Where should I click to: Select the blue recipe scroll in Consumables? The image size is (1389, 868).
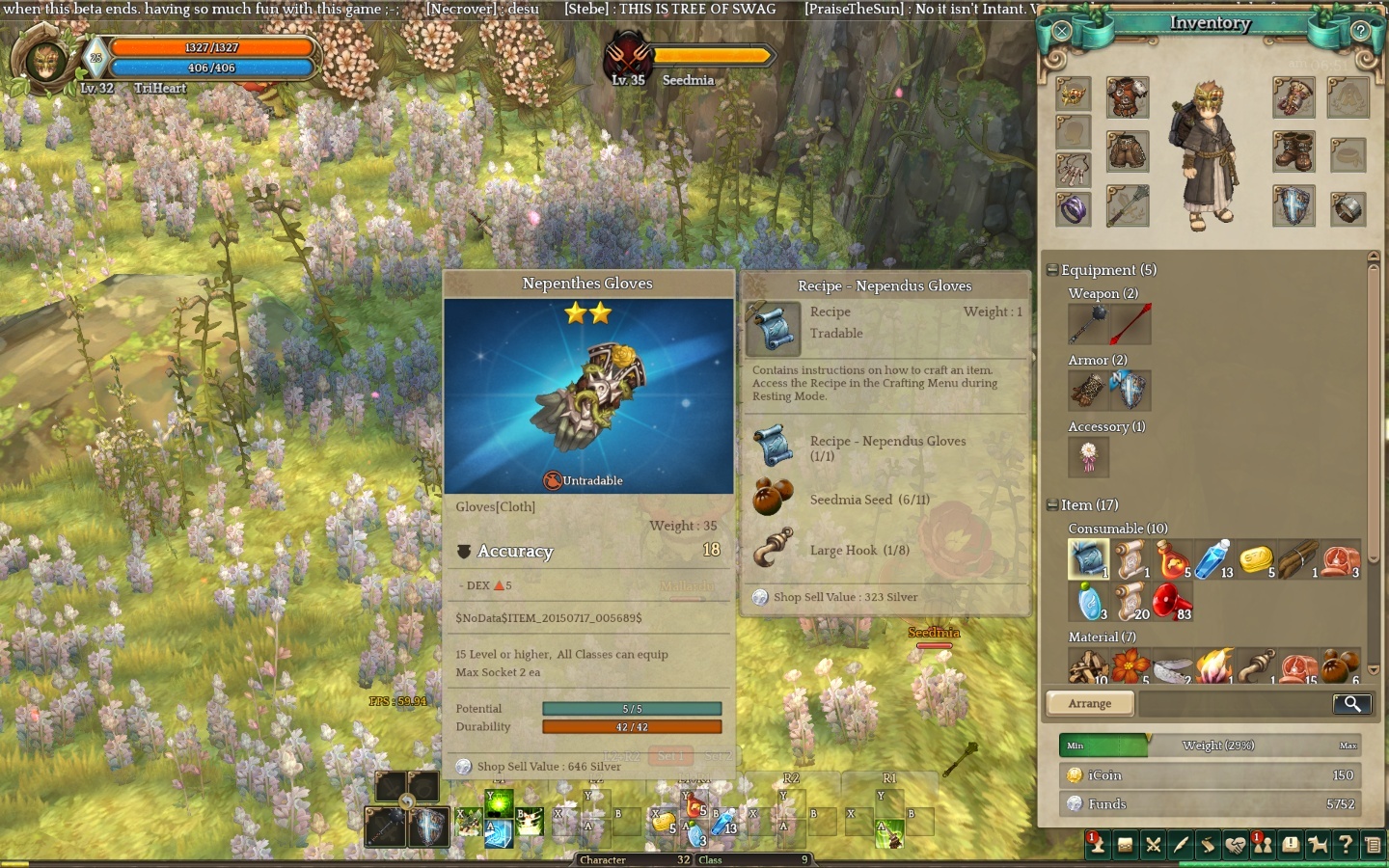[x=1088, y=559]
